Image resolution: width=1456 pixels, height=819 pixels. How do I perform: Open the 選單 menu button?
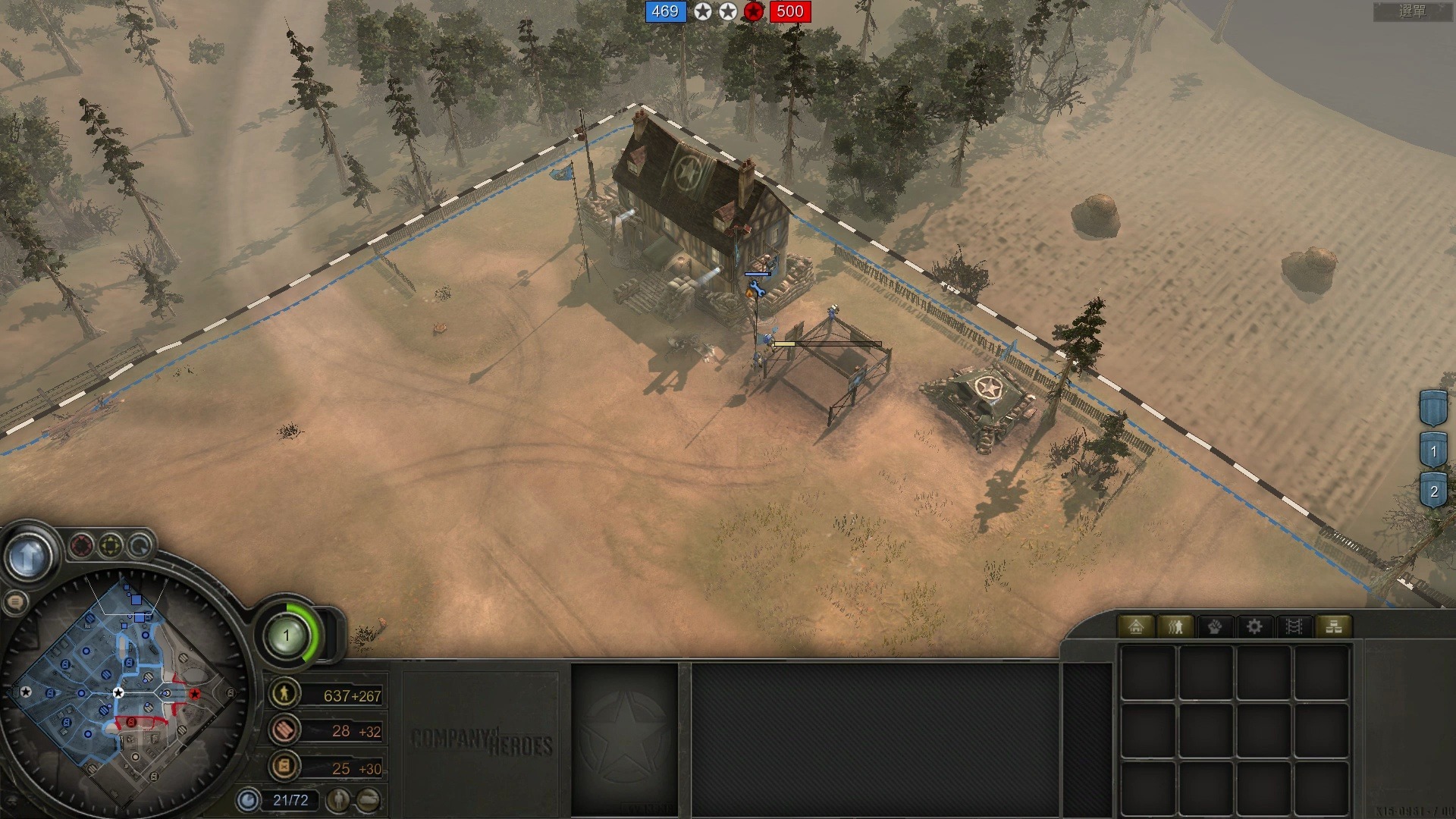click(1412, 11)
